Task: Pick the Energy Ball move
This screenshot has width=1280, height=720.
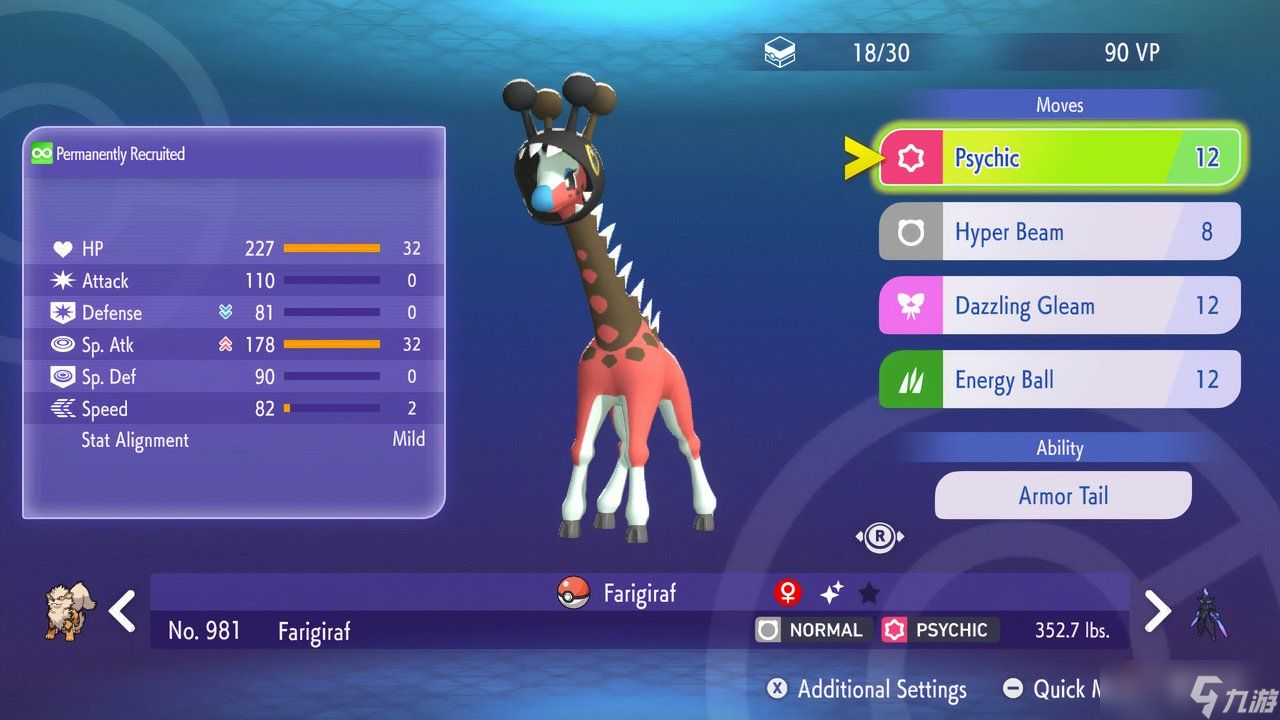Action: point(1059,380)
